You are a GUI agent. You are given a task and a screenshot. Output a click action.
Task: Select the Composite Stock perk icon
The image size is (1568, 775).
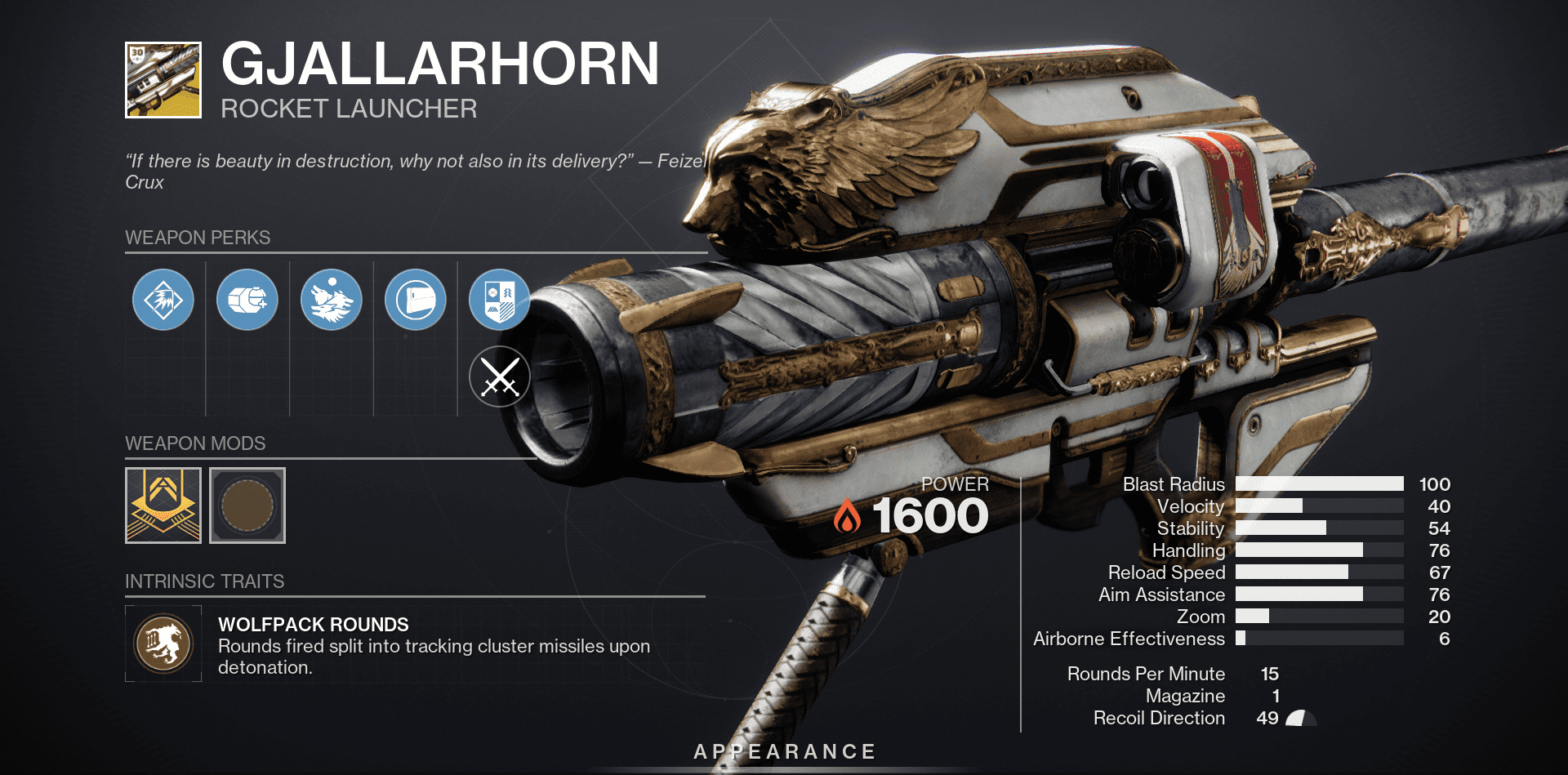415,299
